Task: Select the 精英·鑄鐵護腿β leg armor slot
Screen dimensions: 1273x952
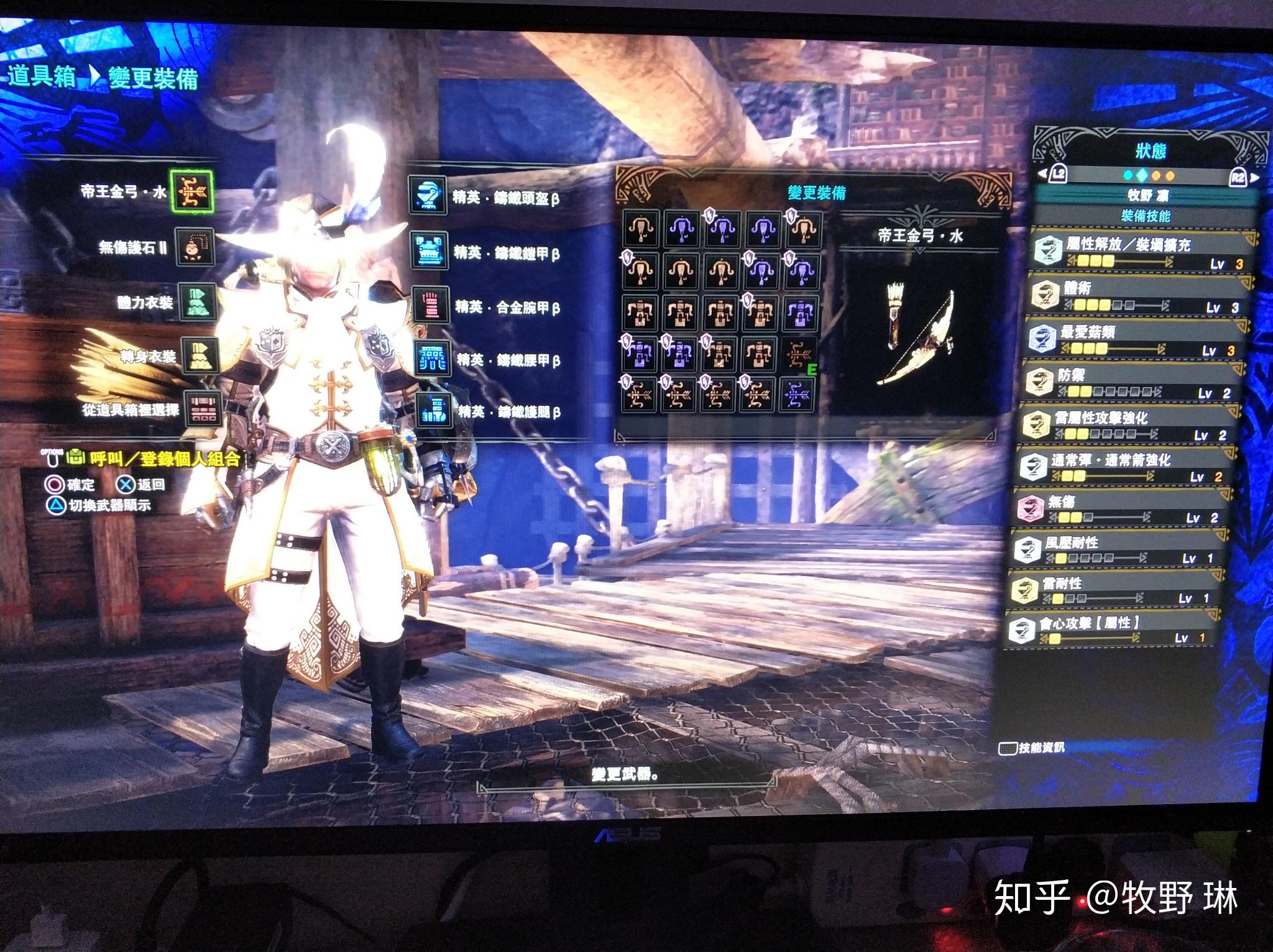Action: point(434,411)
